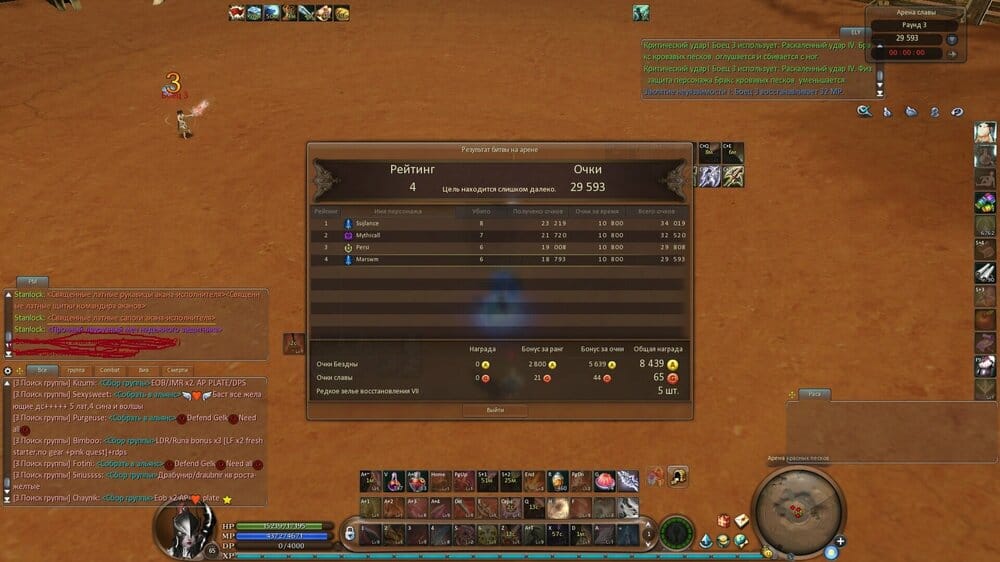Open the gift box icon near the minimap
1000x562 pixels.
pos(723,520)
